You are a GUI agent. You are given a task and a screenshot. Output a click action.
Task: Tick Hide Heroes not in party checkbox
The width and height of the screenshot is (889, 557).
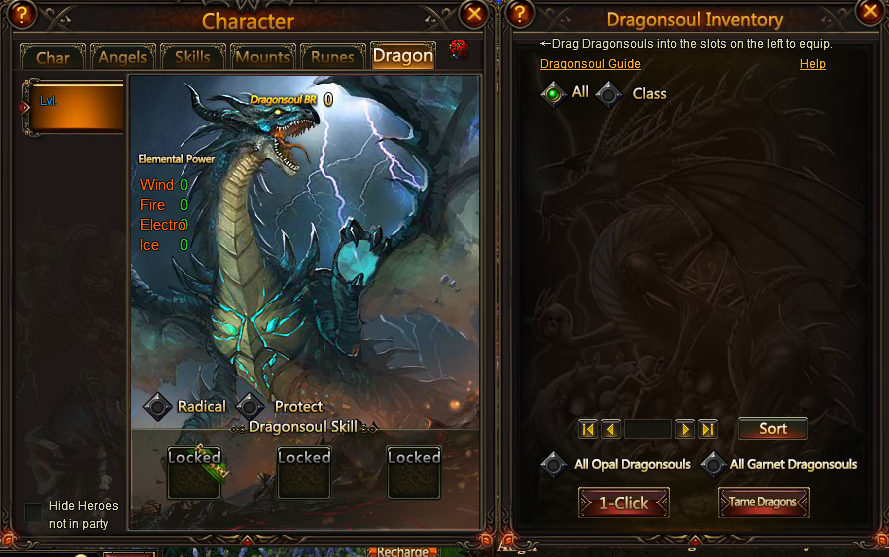pos(34,513)
